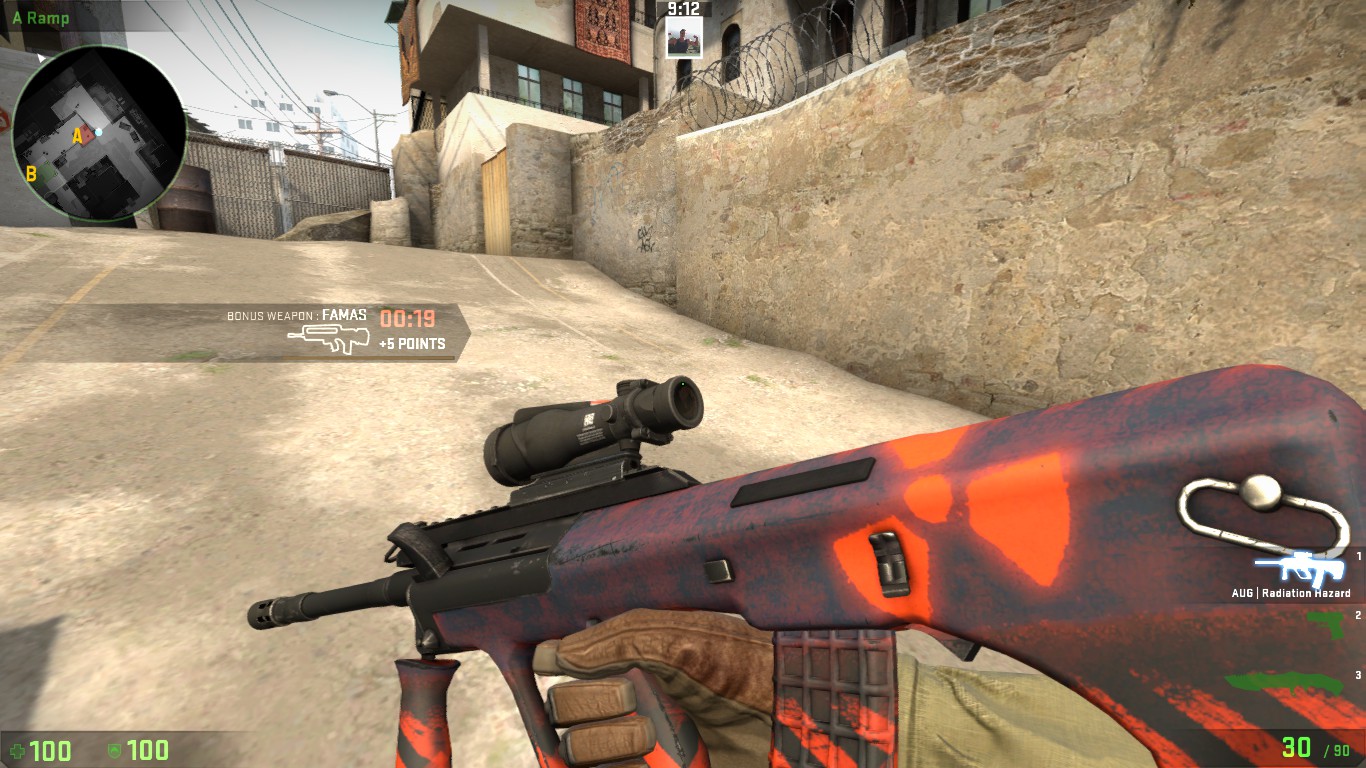Screen dimensions: 1366x768
Task: Click the +5 POINTS text
Action: pos(412,343)
